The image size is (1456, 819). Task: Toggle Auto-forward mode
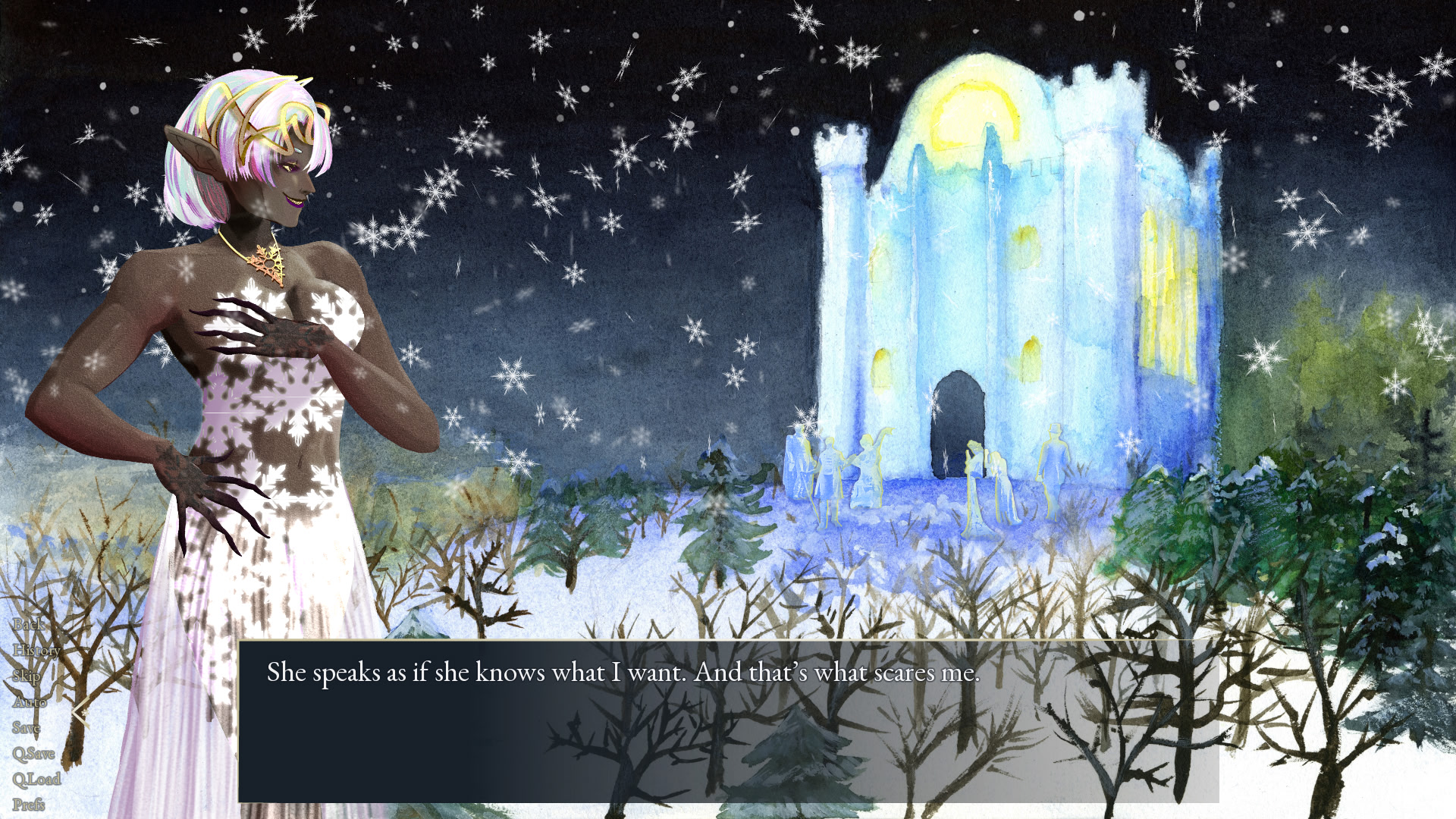[32, 703]
